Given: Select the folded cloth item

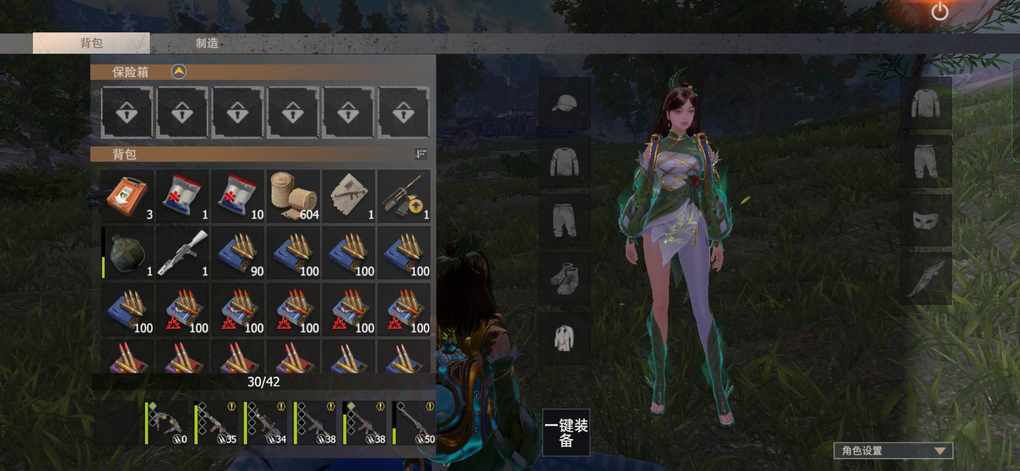Looking at the screenshot, I should (x=348, y=195).
